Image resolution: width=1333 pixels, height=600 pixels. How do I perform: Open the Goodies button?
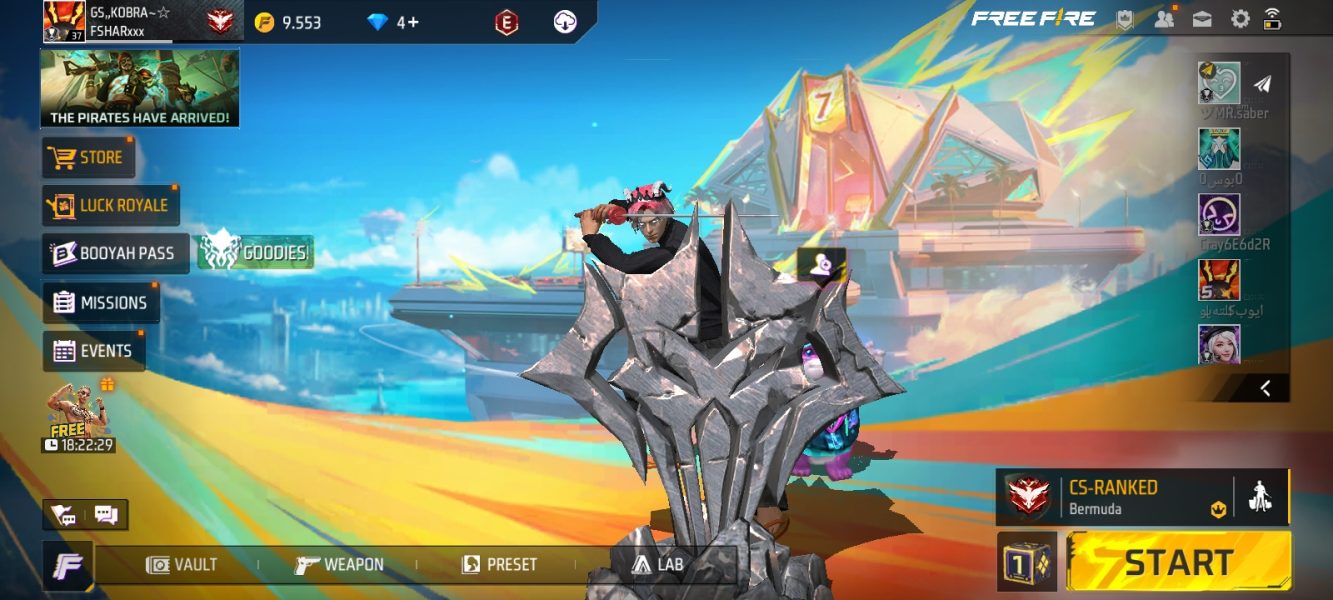tap(256, 253)
